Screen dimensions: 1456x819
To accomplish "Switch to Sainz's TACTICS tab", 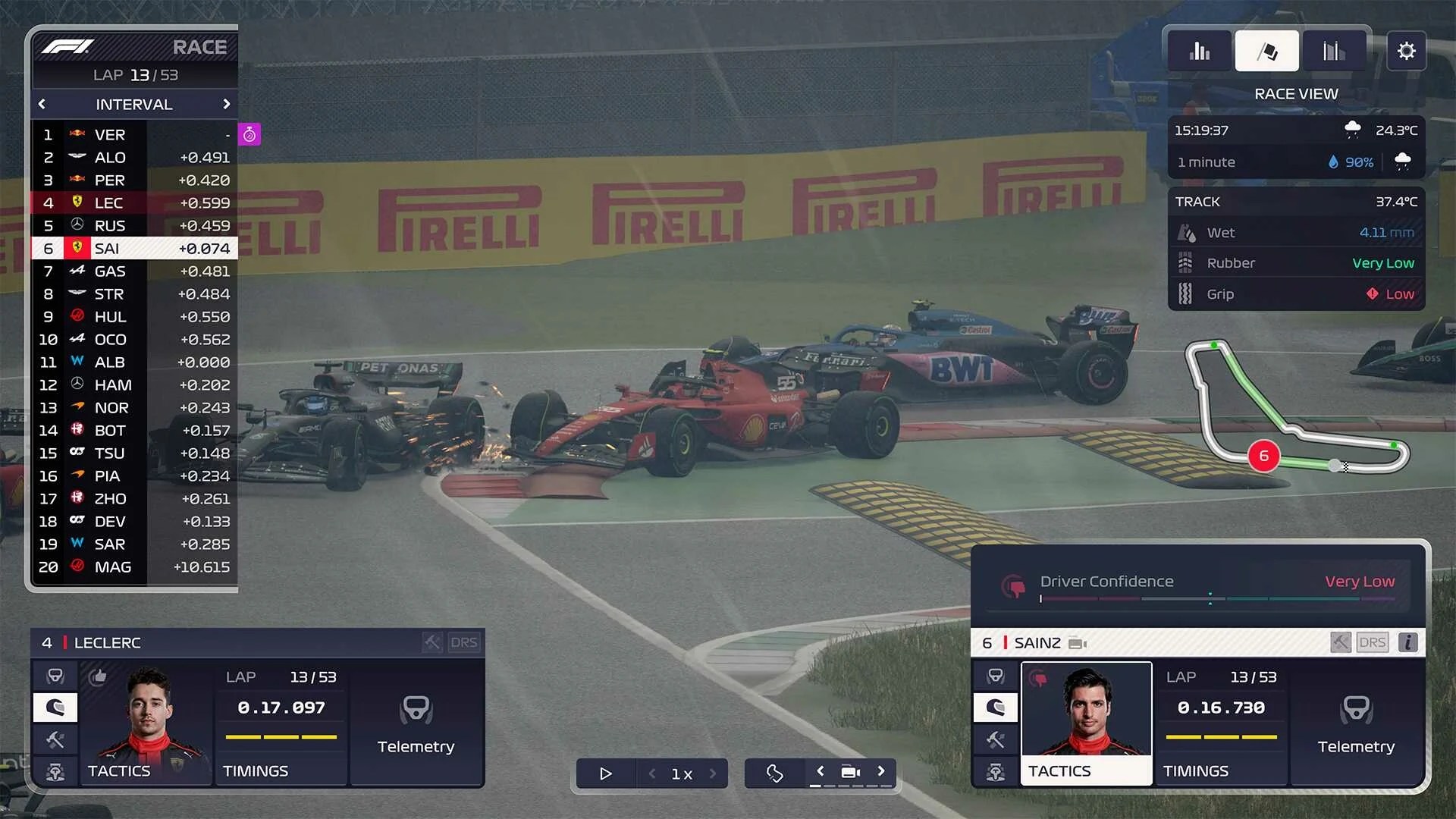I will click(1085, 770).
